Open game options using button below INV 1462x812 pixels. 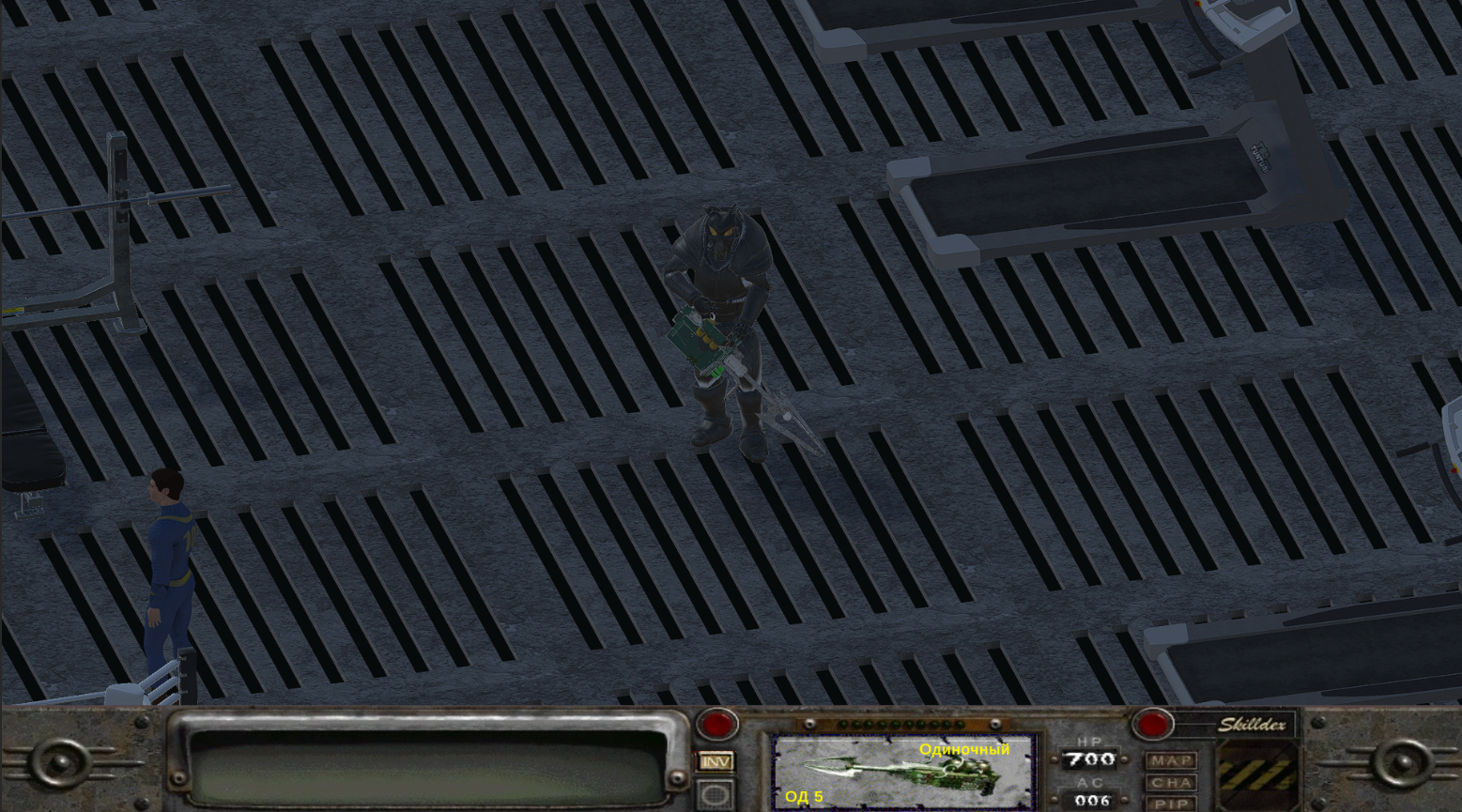point(716,793)
